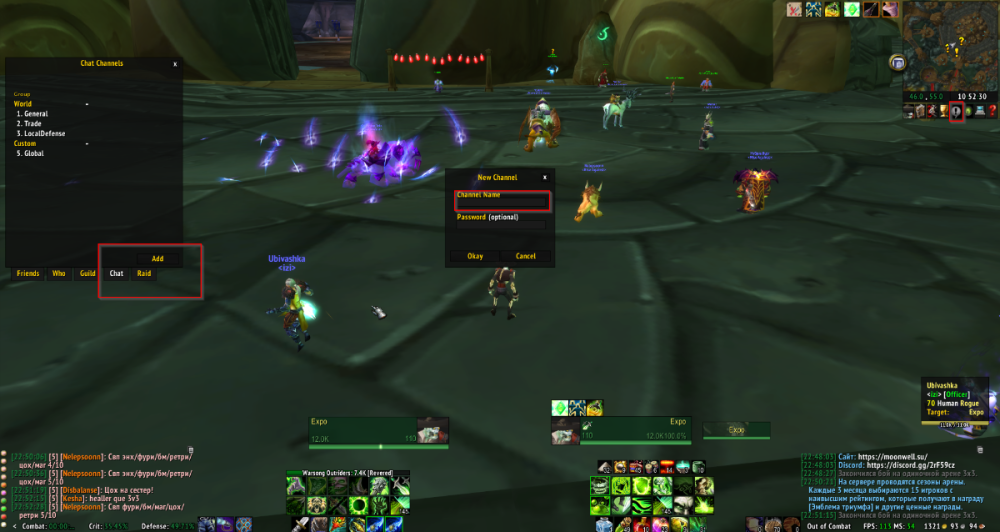Click the Channel Name input field
Screen dimensions: 1000x532
pyautogui.click(x=502, y=203)
